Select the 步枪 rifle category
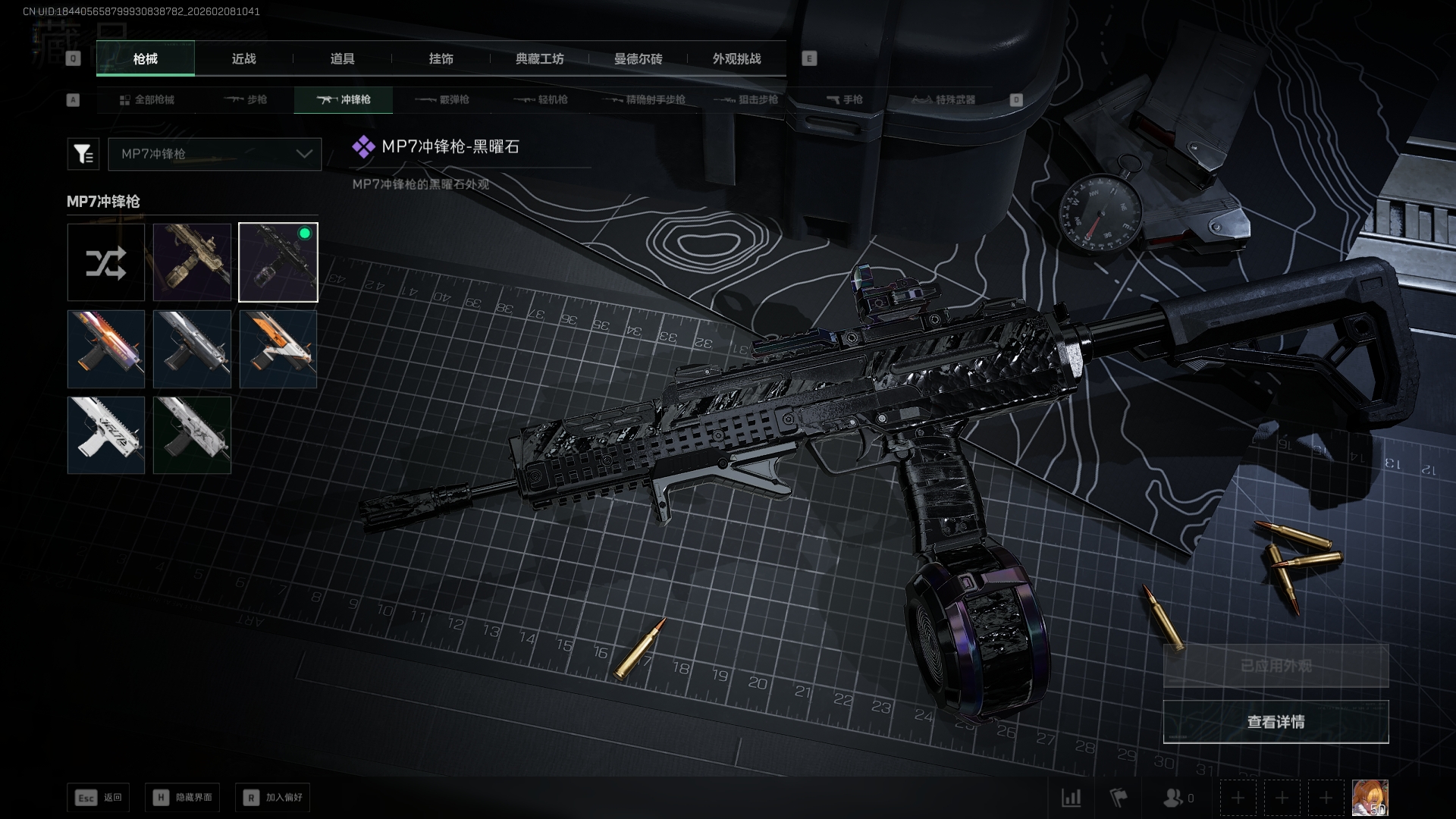Viewport: 1456px width, 819px height. 246,100
